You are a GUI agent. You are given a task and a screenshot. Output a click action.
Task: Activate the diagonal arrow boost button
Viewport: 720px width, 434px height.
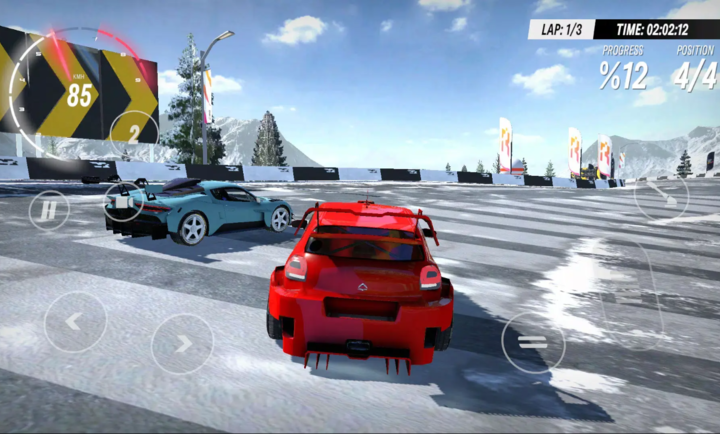(661, 193)
